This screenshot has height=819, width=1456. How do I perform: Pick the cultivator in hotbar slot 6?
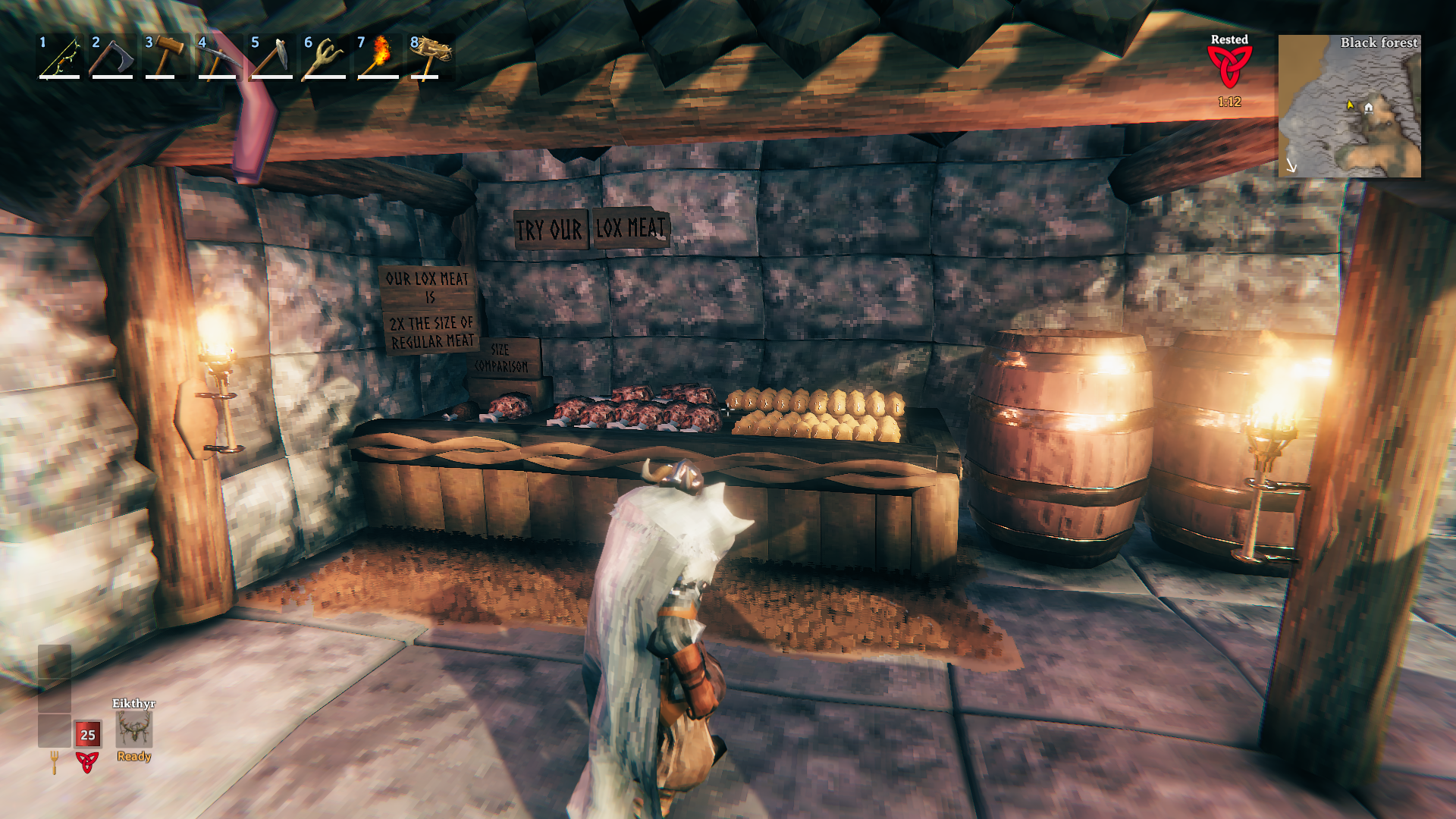tap(325, 58)
